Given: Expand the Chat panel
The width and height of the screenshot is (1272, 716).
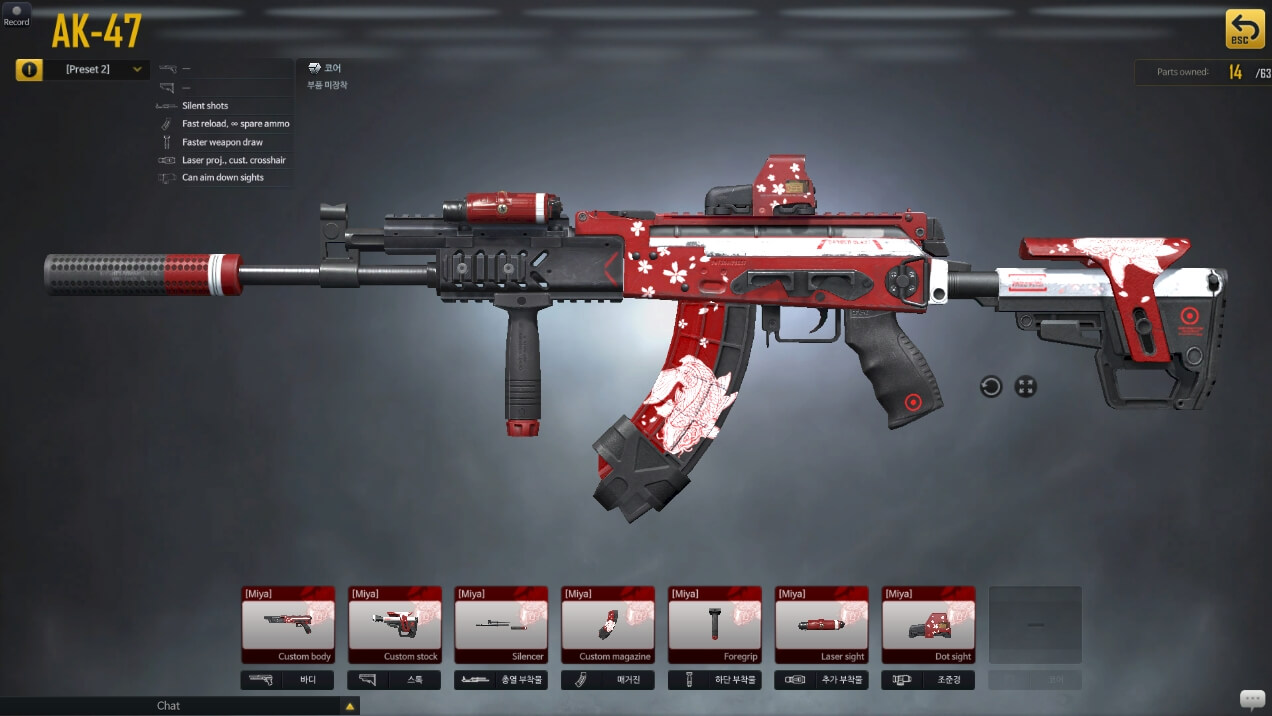Looking at the screenshot, I should [350, 706].
